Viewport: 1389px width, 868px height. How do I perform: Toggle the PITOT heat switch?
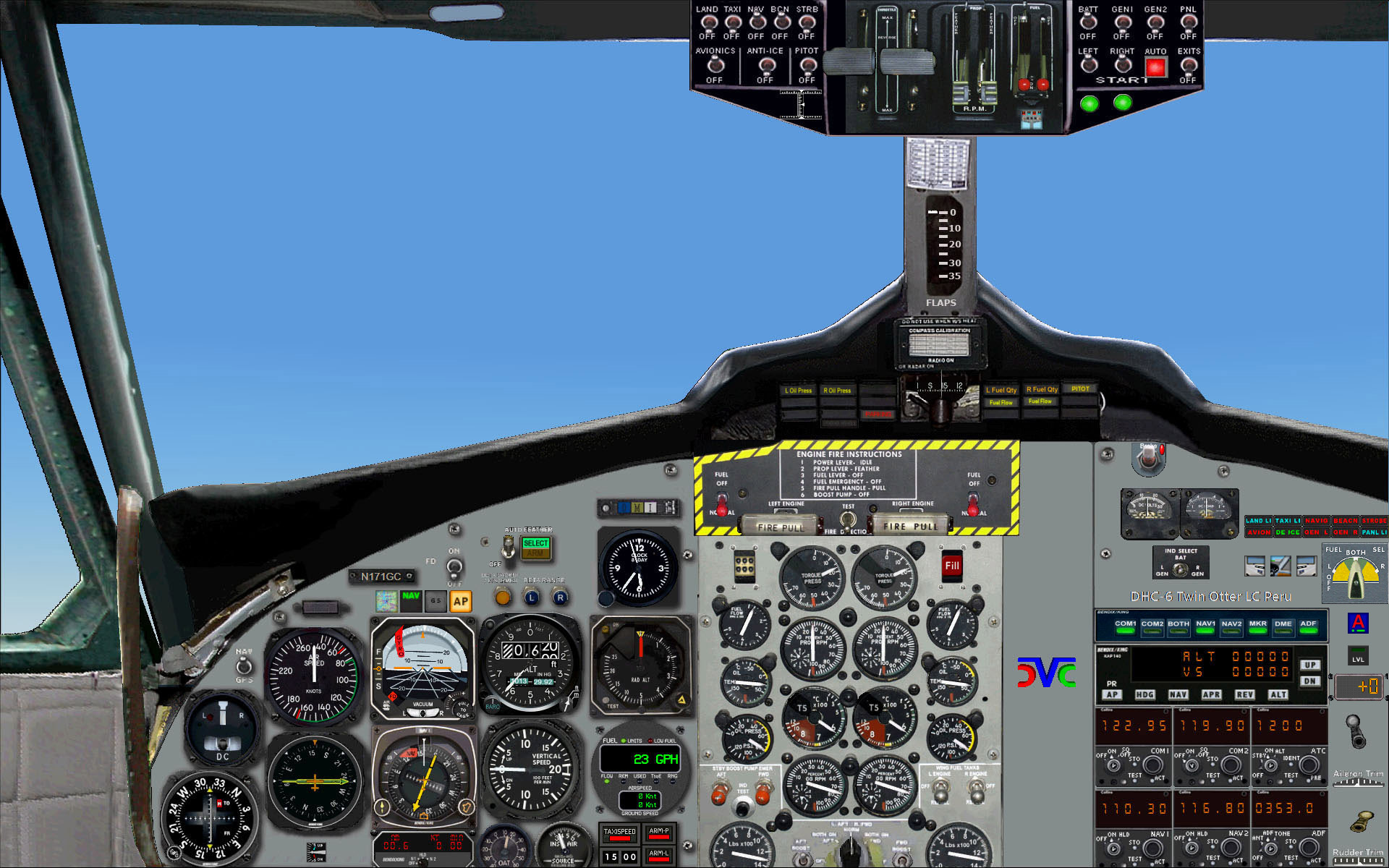click(807, 65)
